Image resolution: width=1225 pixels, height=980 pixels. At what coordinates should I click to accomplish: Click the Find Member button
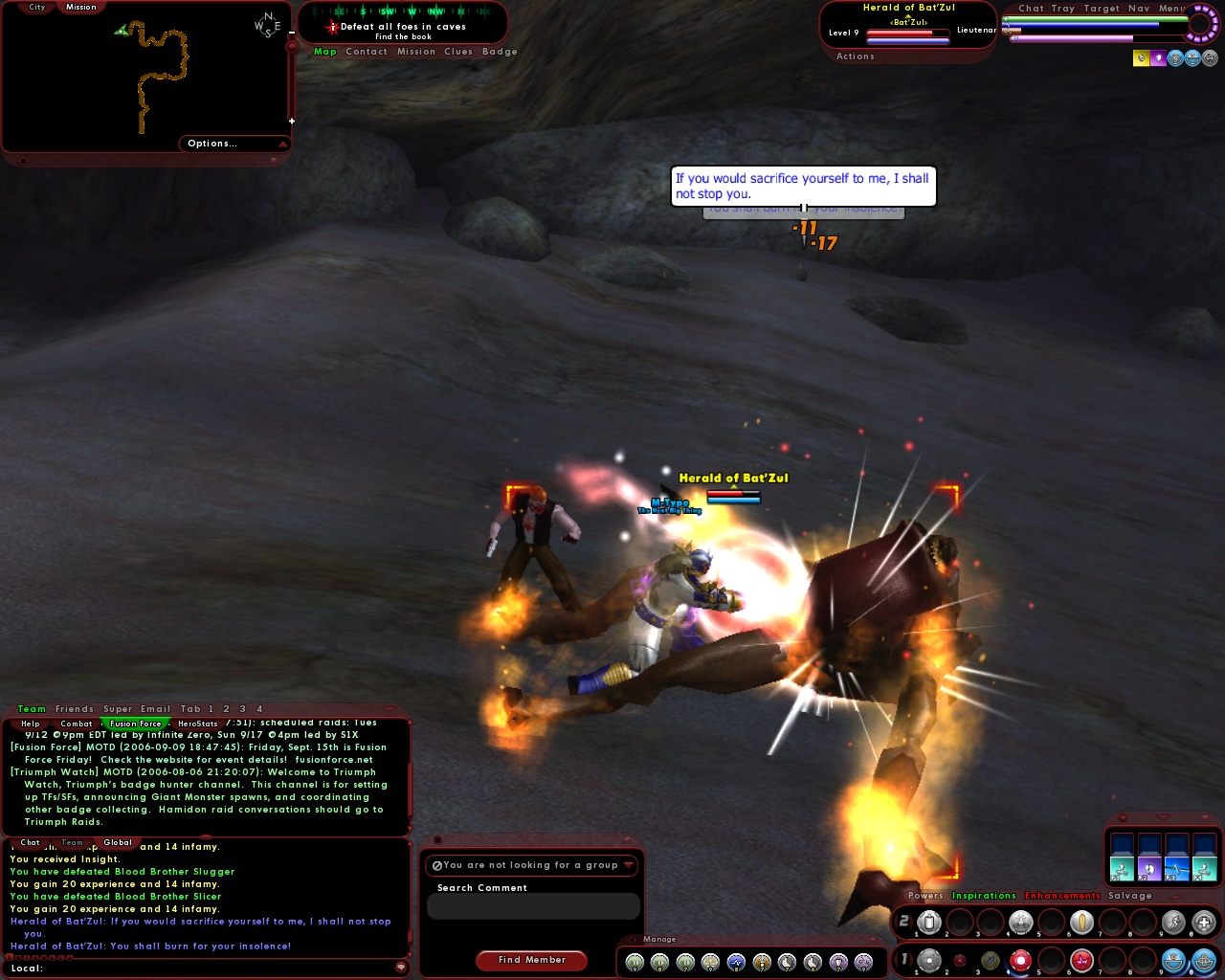(x=531, y=960)
